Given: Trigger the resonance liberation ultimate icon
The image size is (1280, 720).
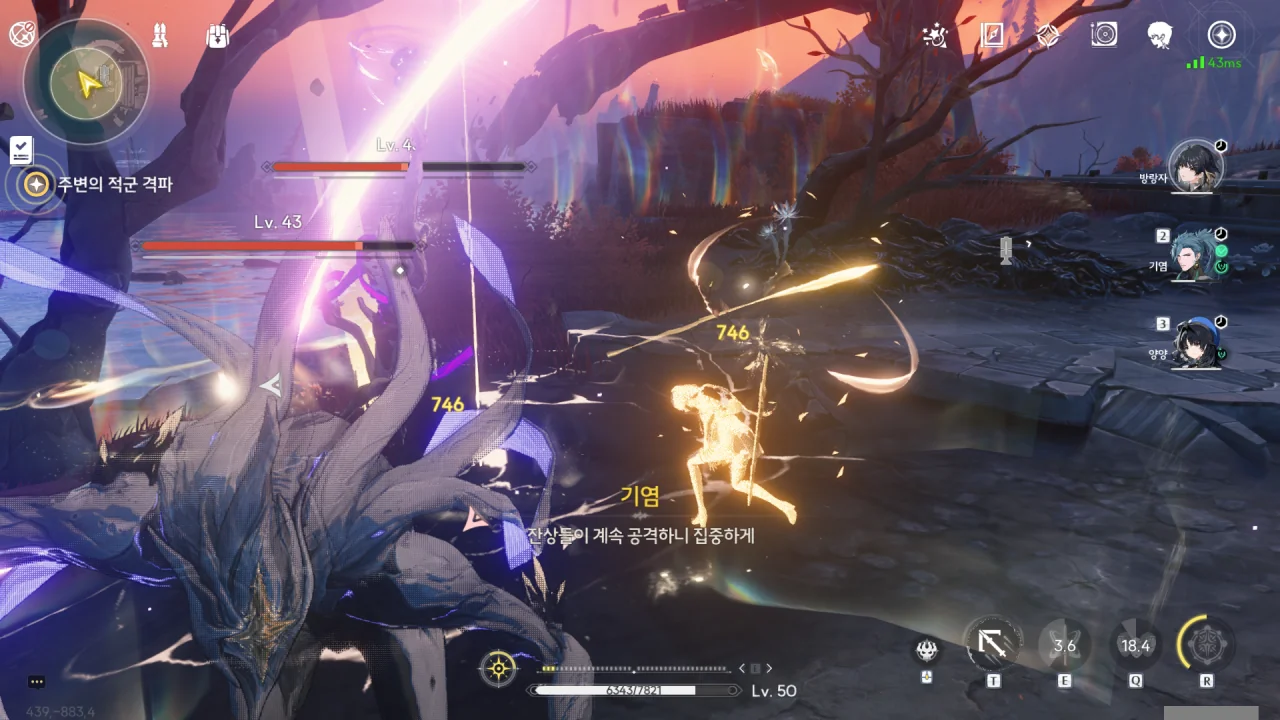Looking at the screenshot, I should click(x=1206, y=646).
